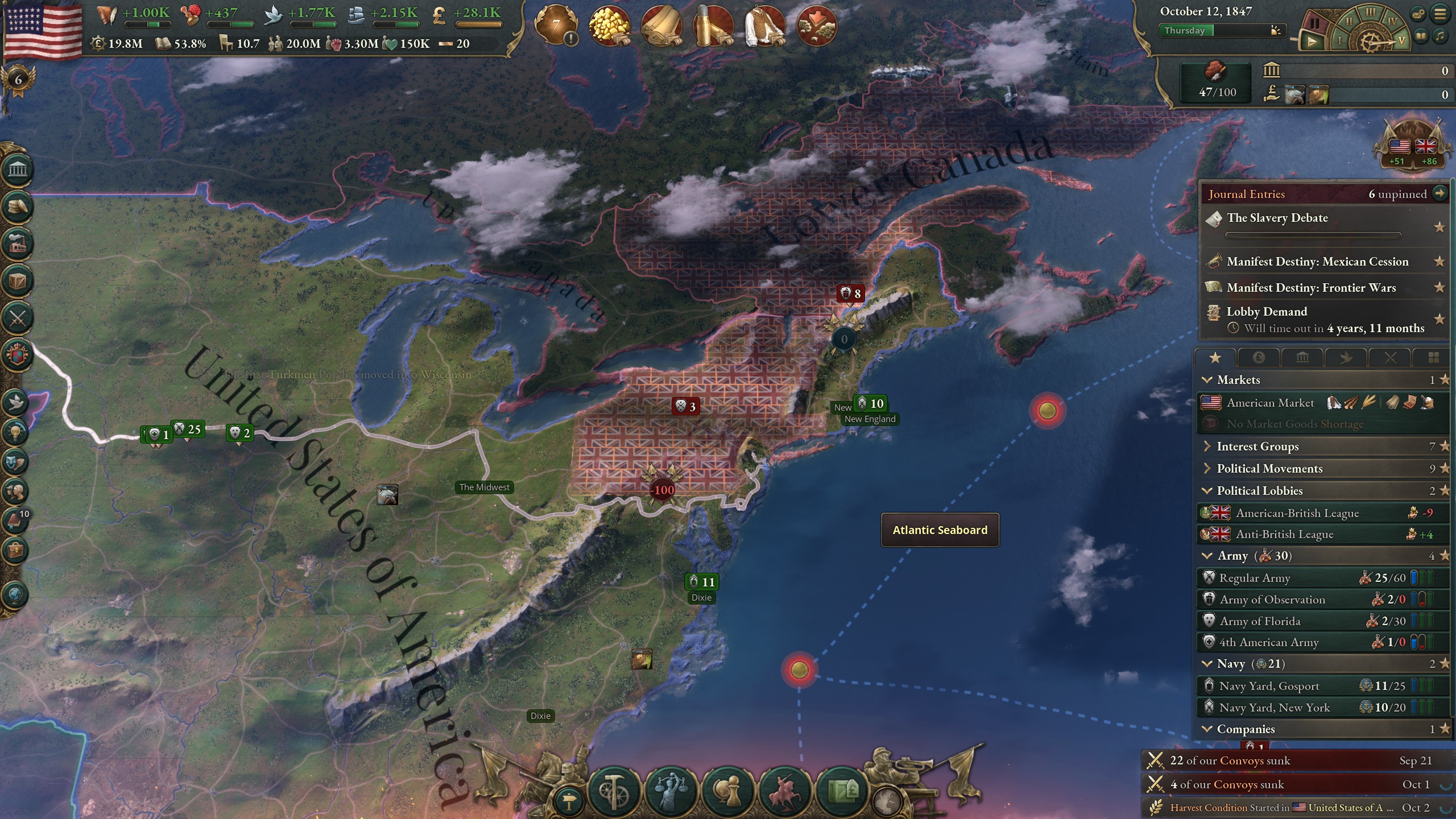Open the Diplomacy dove panel
1456x819 pixels.
click(15, 402)
